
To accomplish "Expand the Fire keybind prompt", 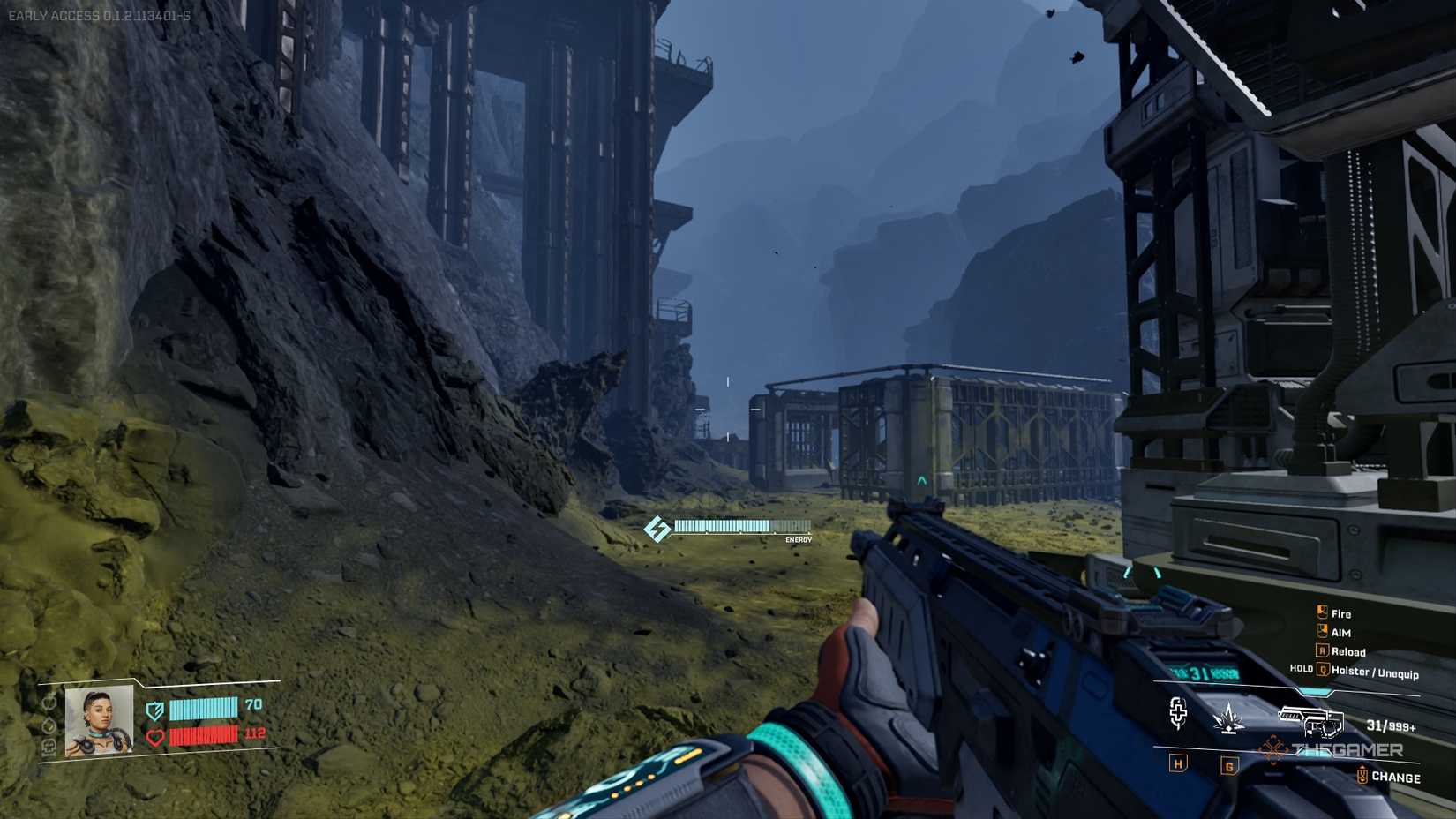I will coord(1322,611).
